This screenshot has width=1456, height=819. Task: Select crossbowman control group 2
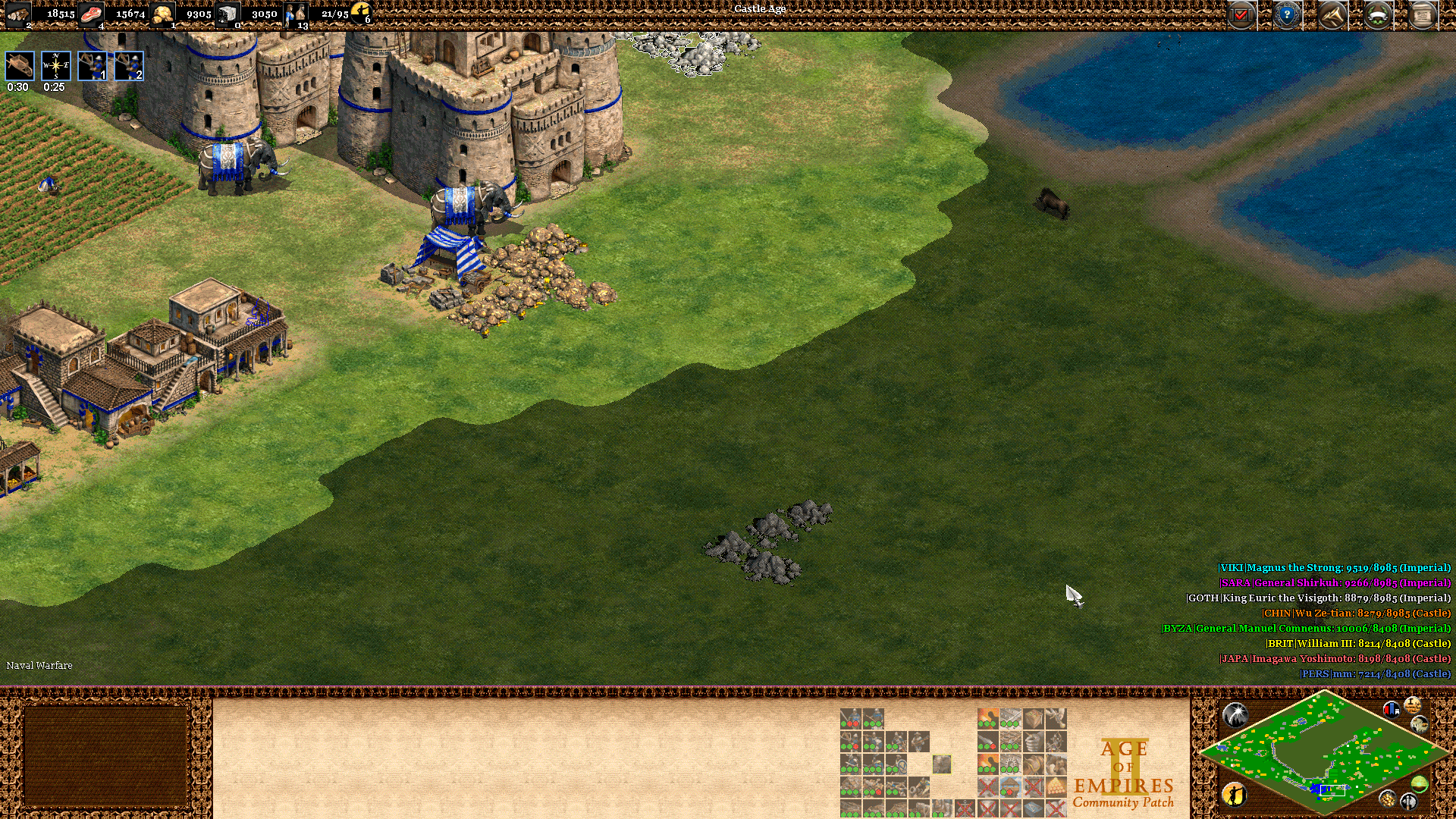point(129,67)
